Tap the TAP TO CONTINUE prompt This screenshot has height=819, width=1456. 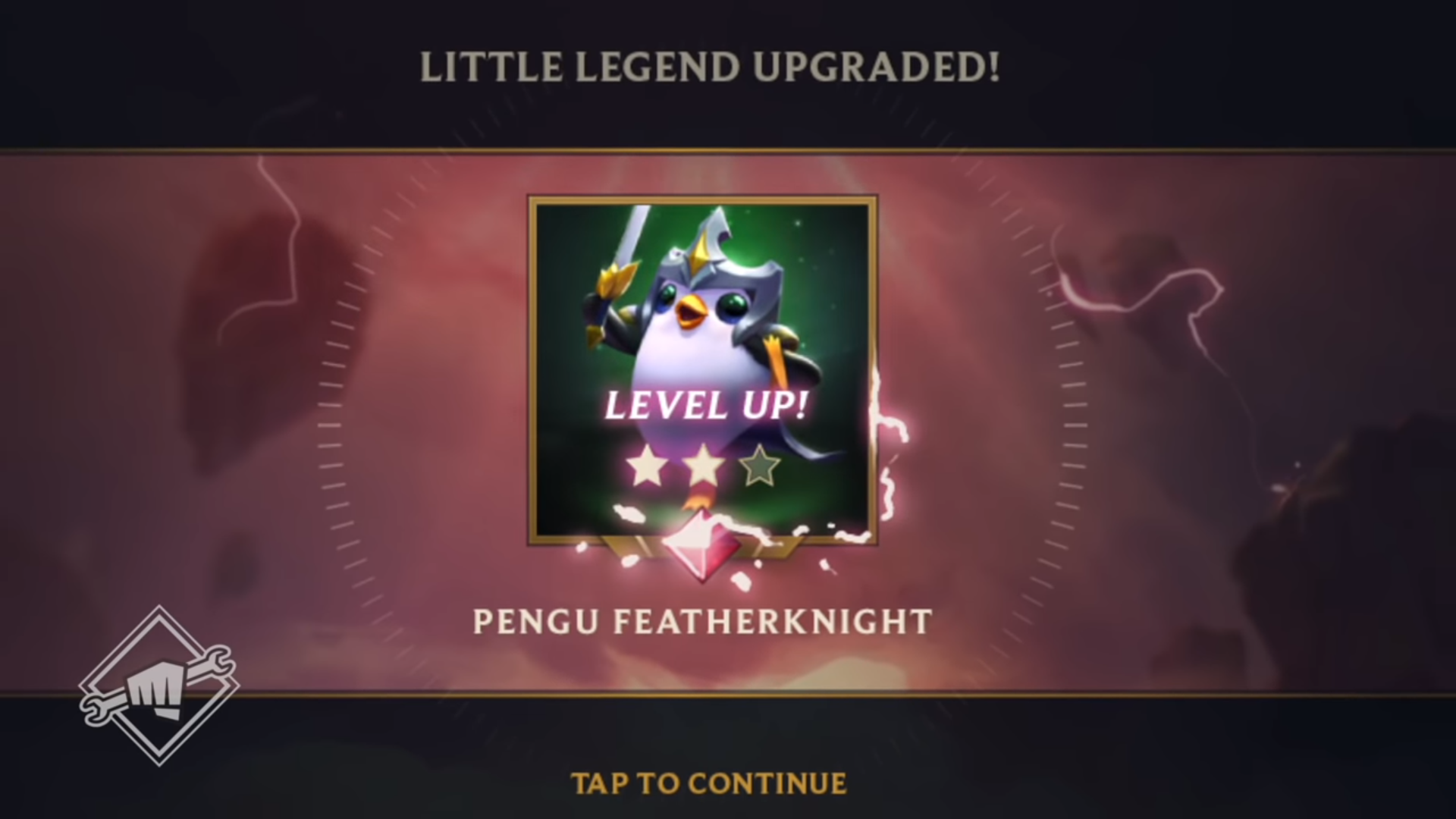[708, 784]
